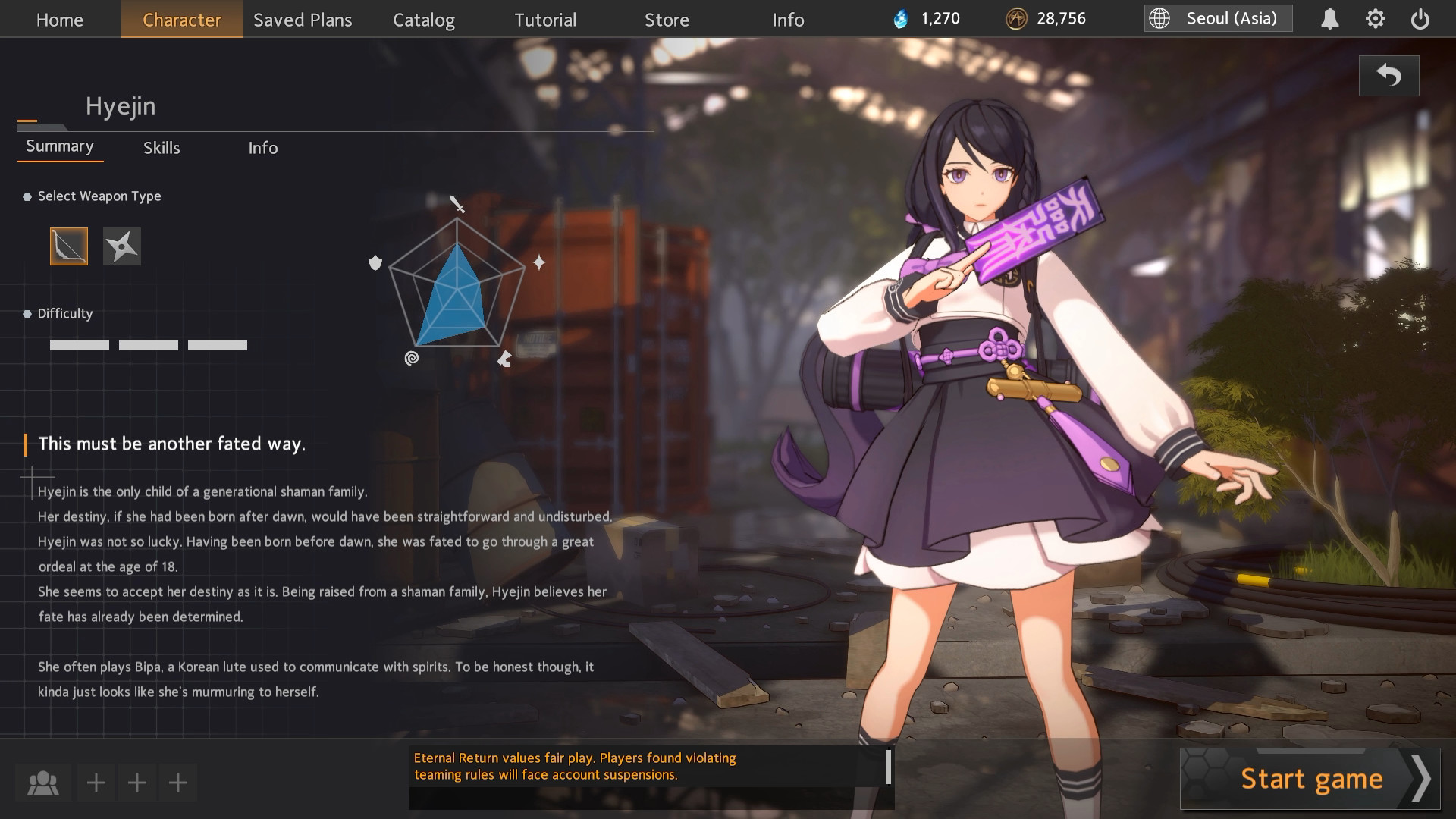1456x819 pixels.
Task: Switch to Hyejin's Skills tab
Action: pyautogui.click(x=162, y=148)
